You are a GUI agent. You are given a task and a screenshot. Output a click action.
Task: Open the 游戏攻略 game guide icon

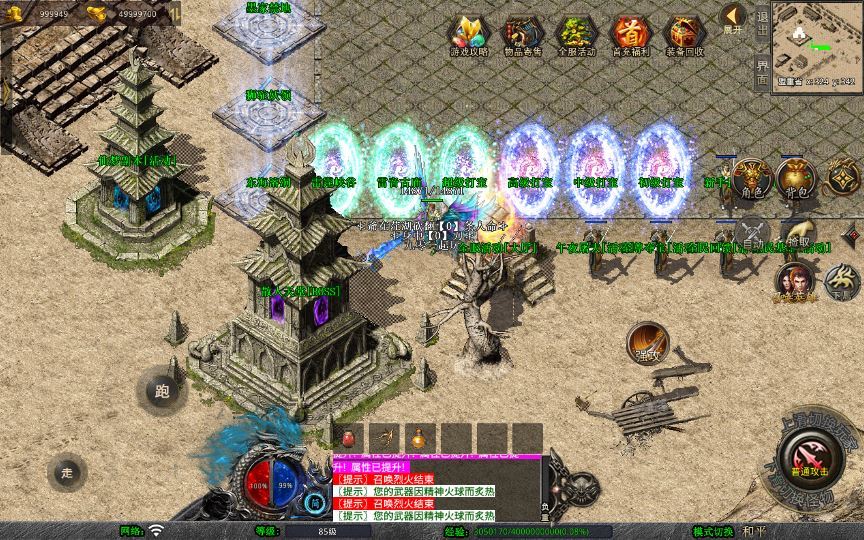(x=467, y=34)
